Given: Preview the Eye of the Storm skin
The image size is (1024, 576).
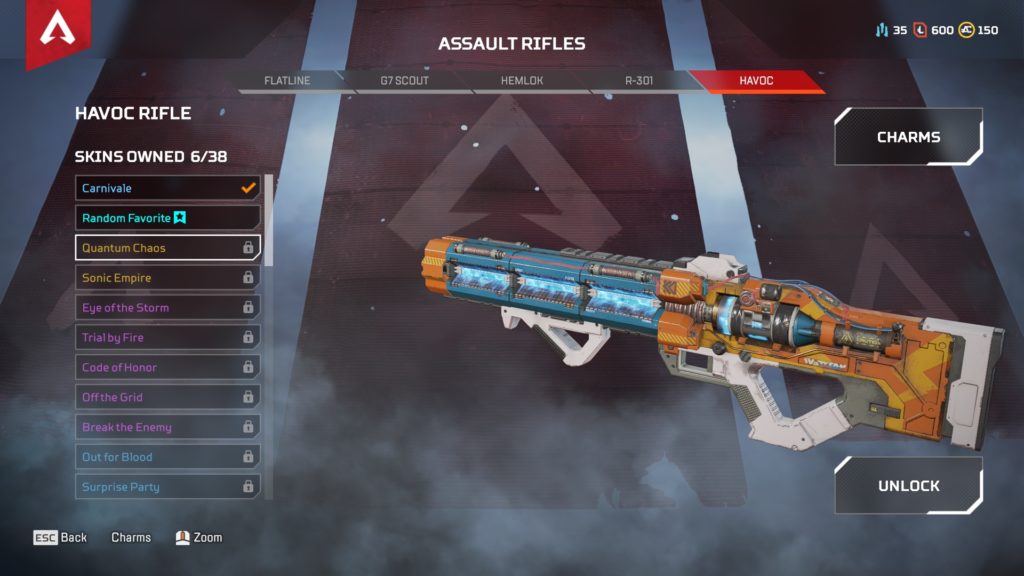Looking at the screenshot, I should pyautogui.click(x=167, y=308).
